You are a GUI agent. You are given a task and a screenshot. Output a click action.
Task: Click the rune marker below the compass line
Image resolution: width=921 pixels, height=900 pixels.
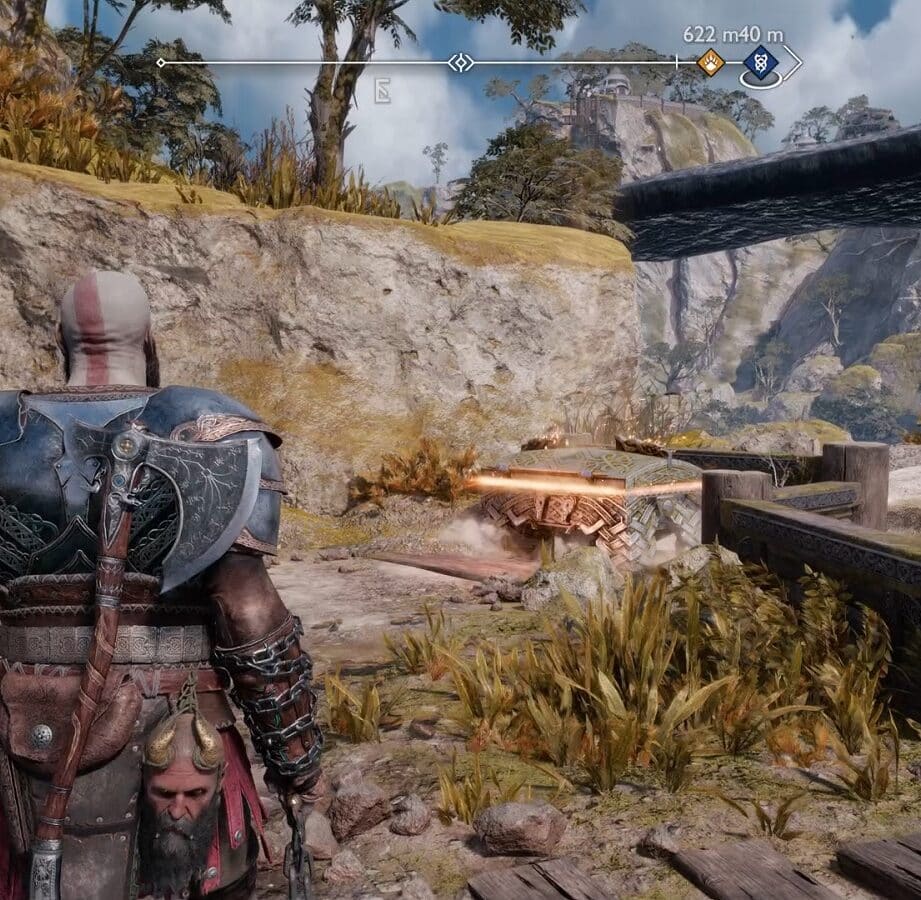point(382,93)
